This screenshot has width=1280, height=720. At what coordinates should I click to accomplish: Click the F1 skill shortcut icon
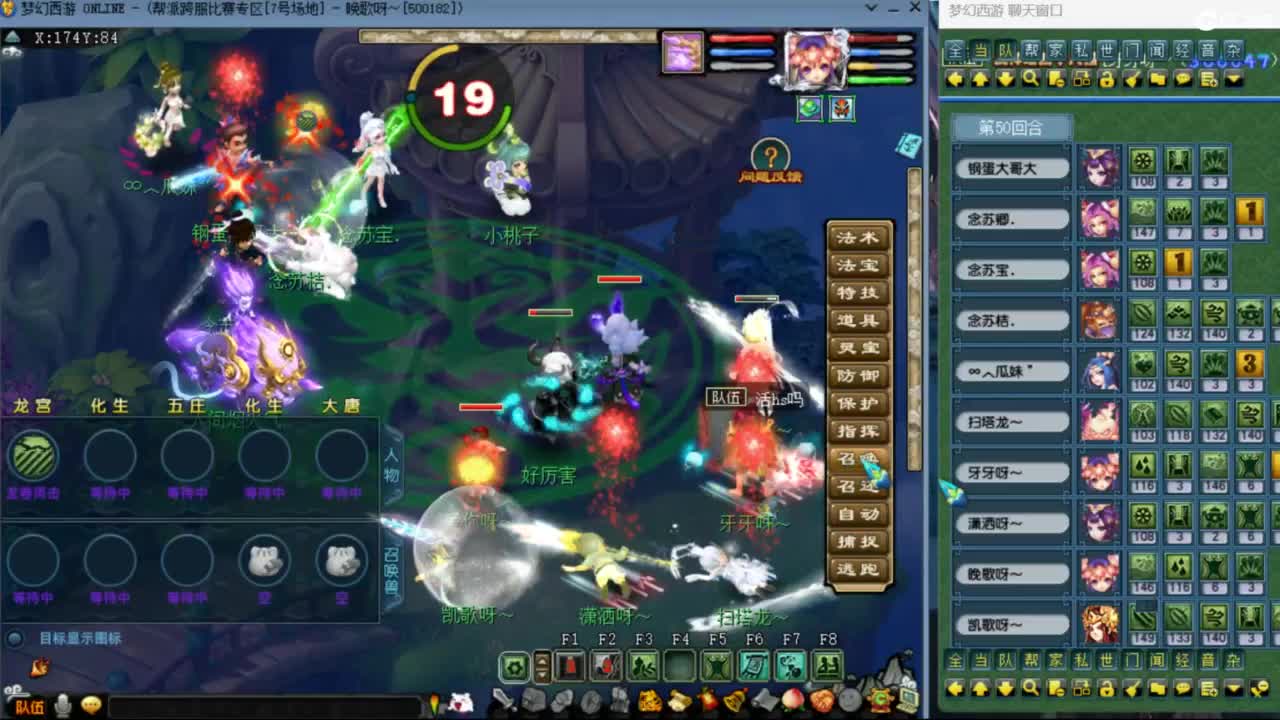click(569, 664)
